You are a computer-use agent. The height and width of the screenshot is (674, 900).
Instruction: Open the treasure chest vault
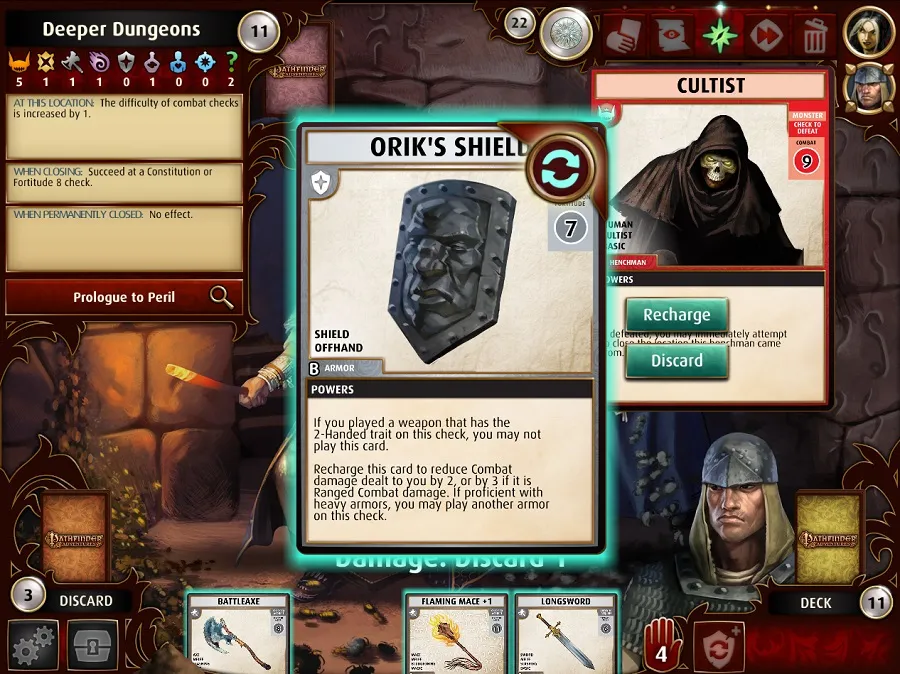pos(93,645)
